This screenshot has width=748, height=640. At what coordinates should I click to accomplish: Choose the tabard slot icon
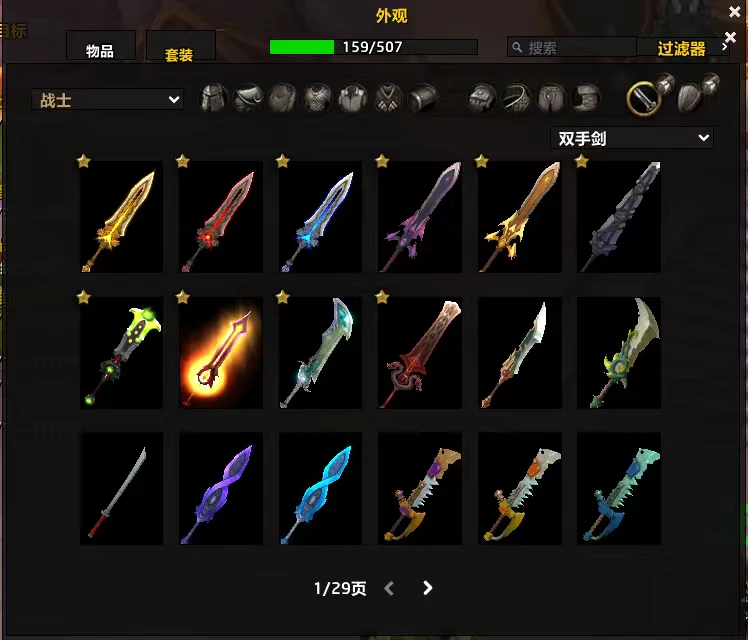click(x=388, y=98)
